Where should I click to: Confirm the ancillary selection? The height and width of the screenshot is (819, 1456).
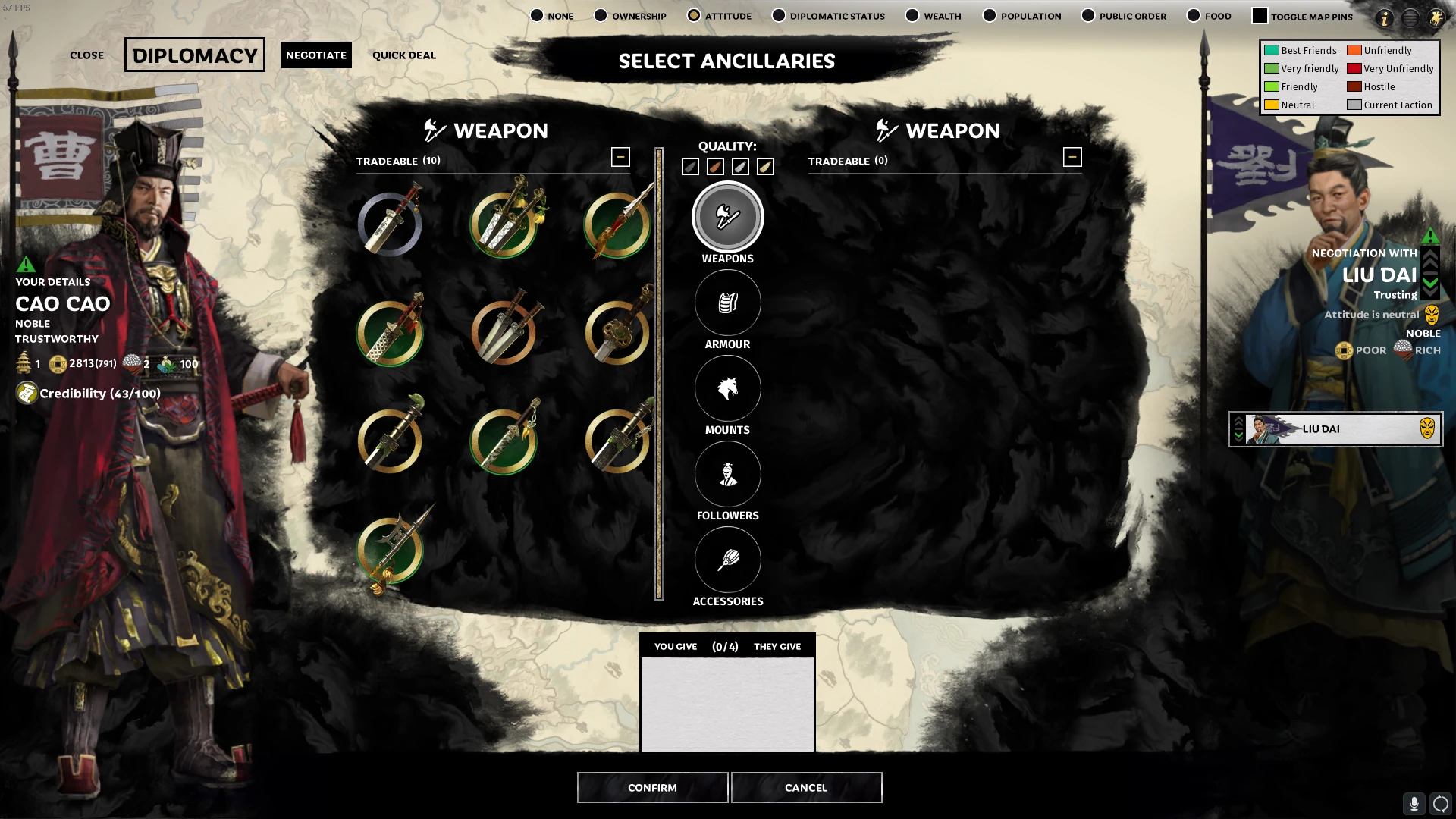pyautogui.click(x=652, y=787)
